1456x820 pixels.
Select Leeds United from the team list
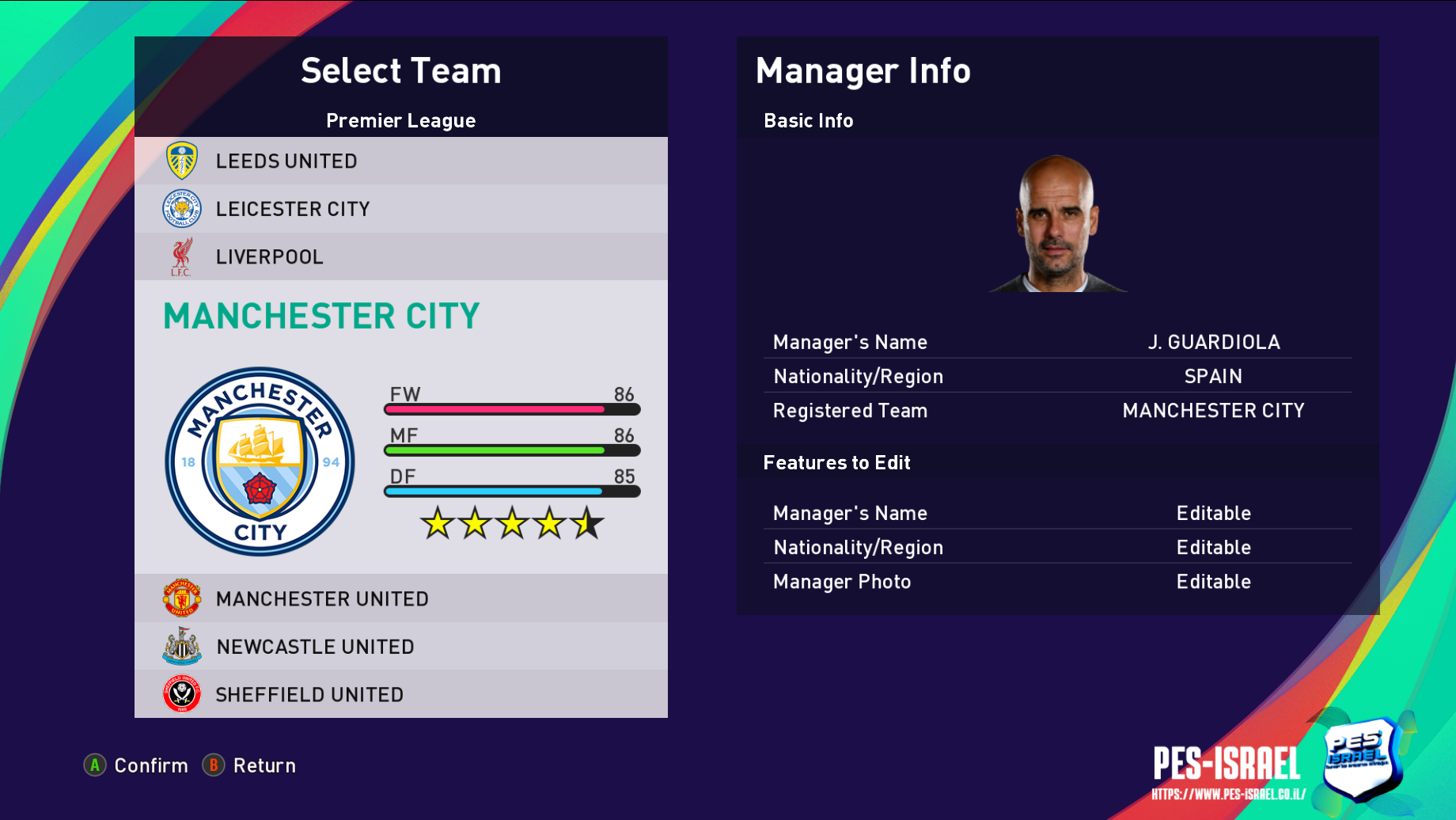point(400,161)
